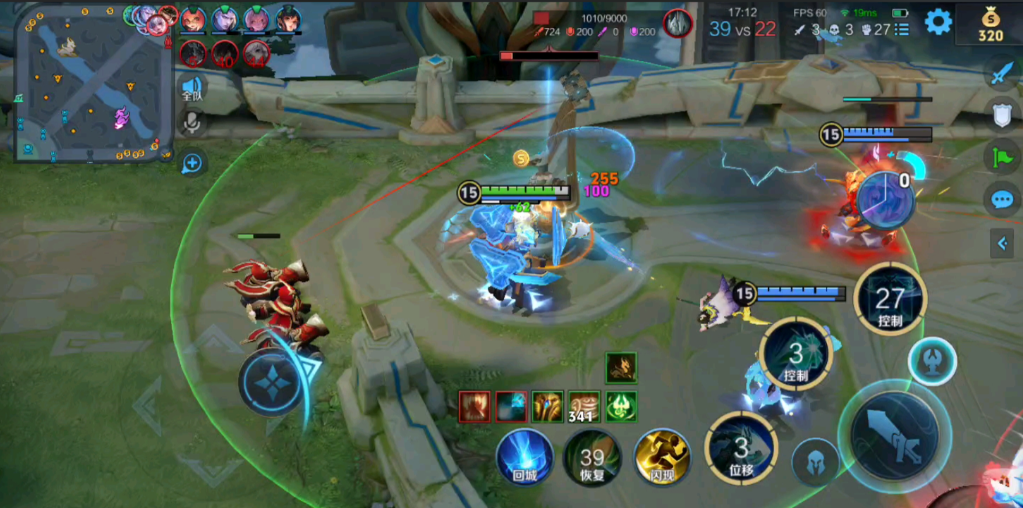Send the green flag gather signal
Image resolution: width=1023 pixels, height=508 pixels.
coord(1002,156)
